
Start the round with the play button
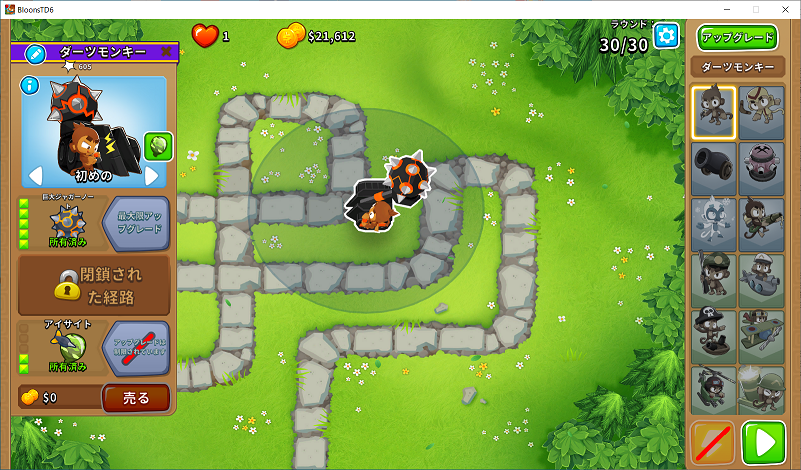(763, 442)
